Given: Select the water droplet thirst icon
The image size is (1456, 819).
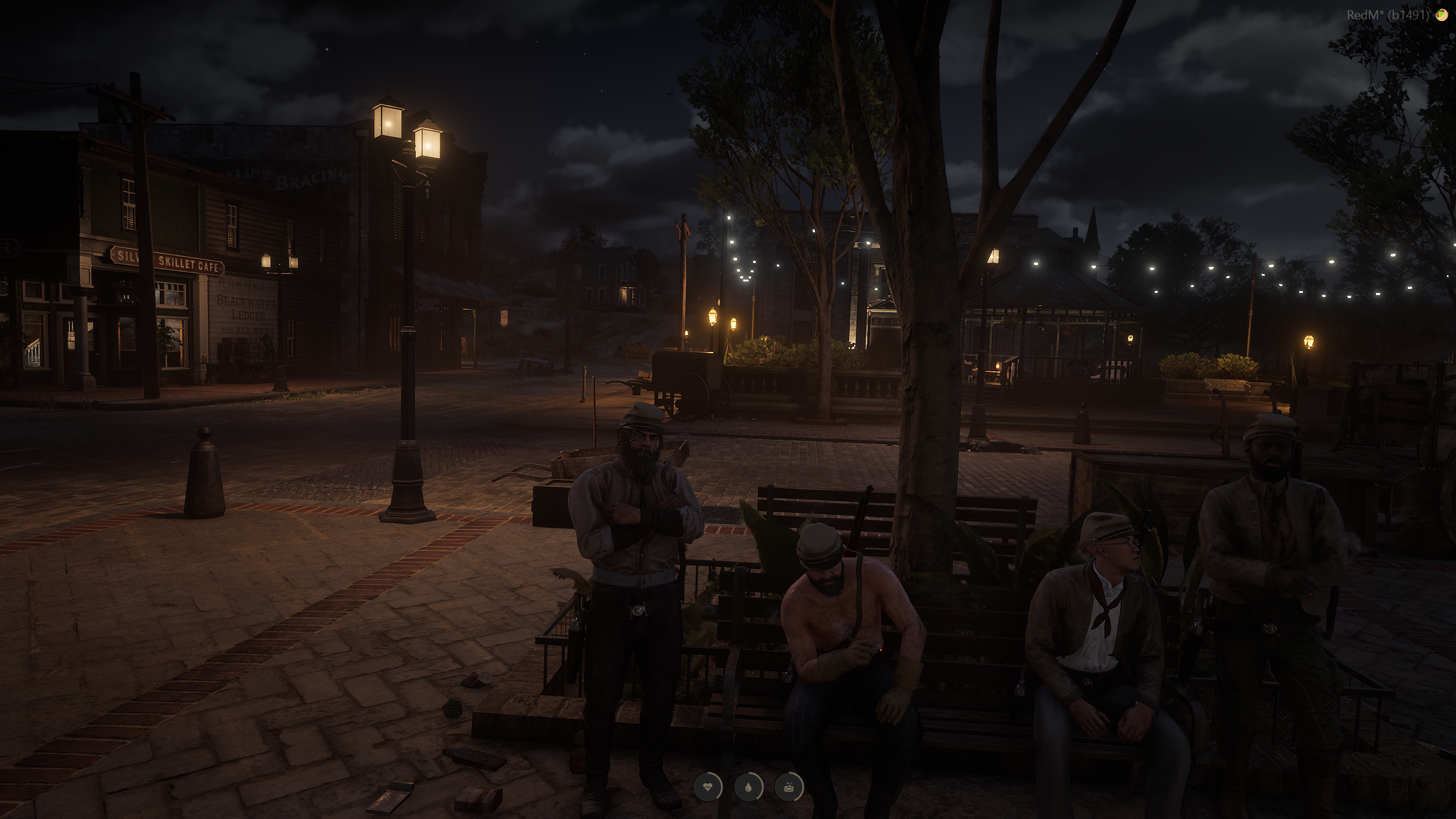Looking at the screenshot, I should (x=748, y=788).
